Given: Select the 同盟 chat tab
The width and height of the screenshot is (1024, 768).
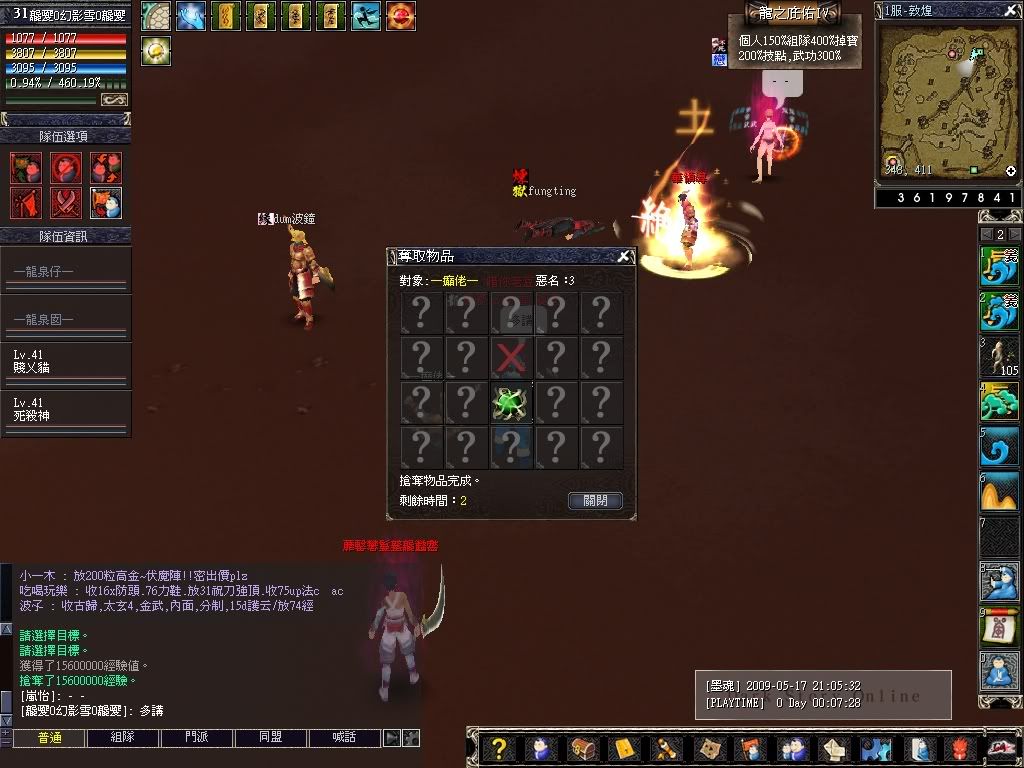Looking at the screenshot, I should (271, 738).
